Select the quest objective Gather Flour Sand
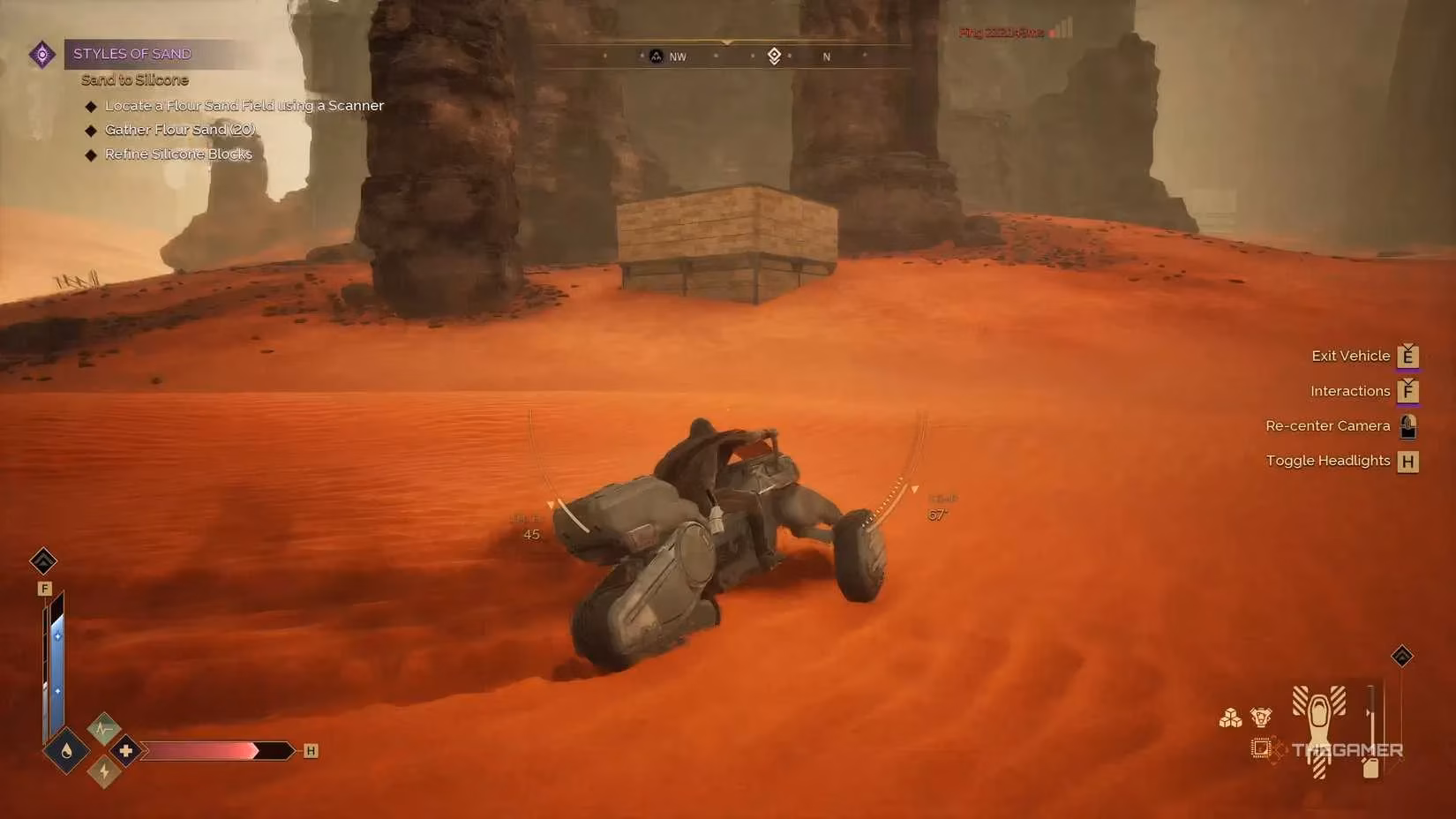The width and height of the screenshot is (1456, 819). tap(179, 130)
